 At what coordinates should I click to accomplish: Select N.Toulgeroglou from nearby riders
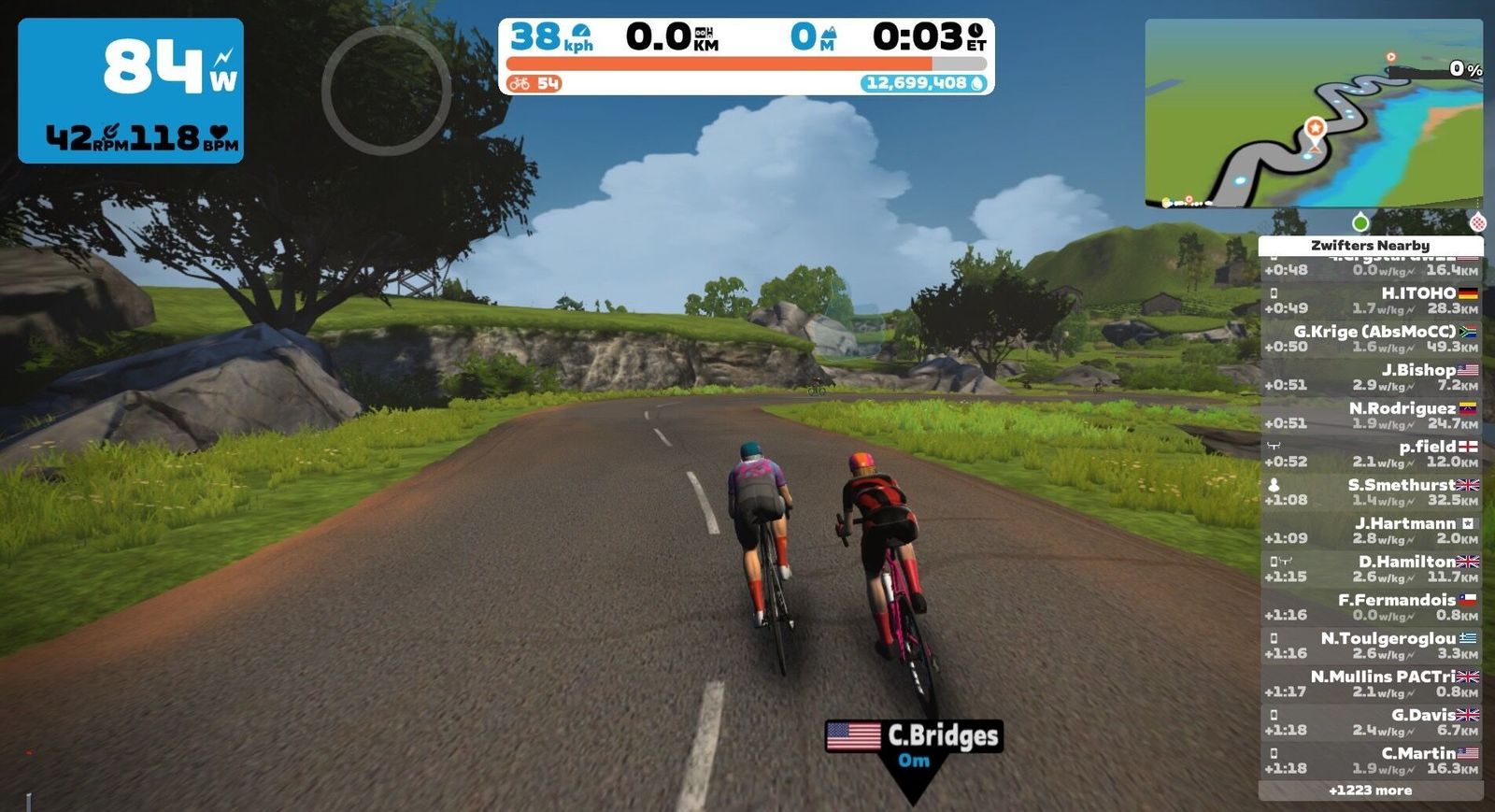click(x=1371, y=645)
